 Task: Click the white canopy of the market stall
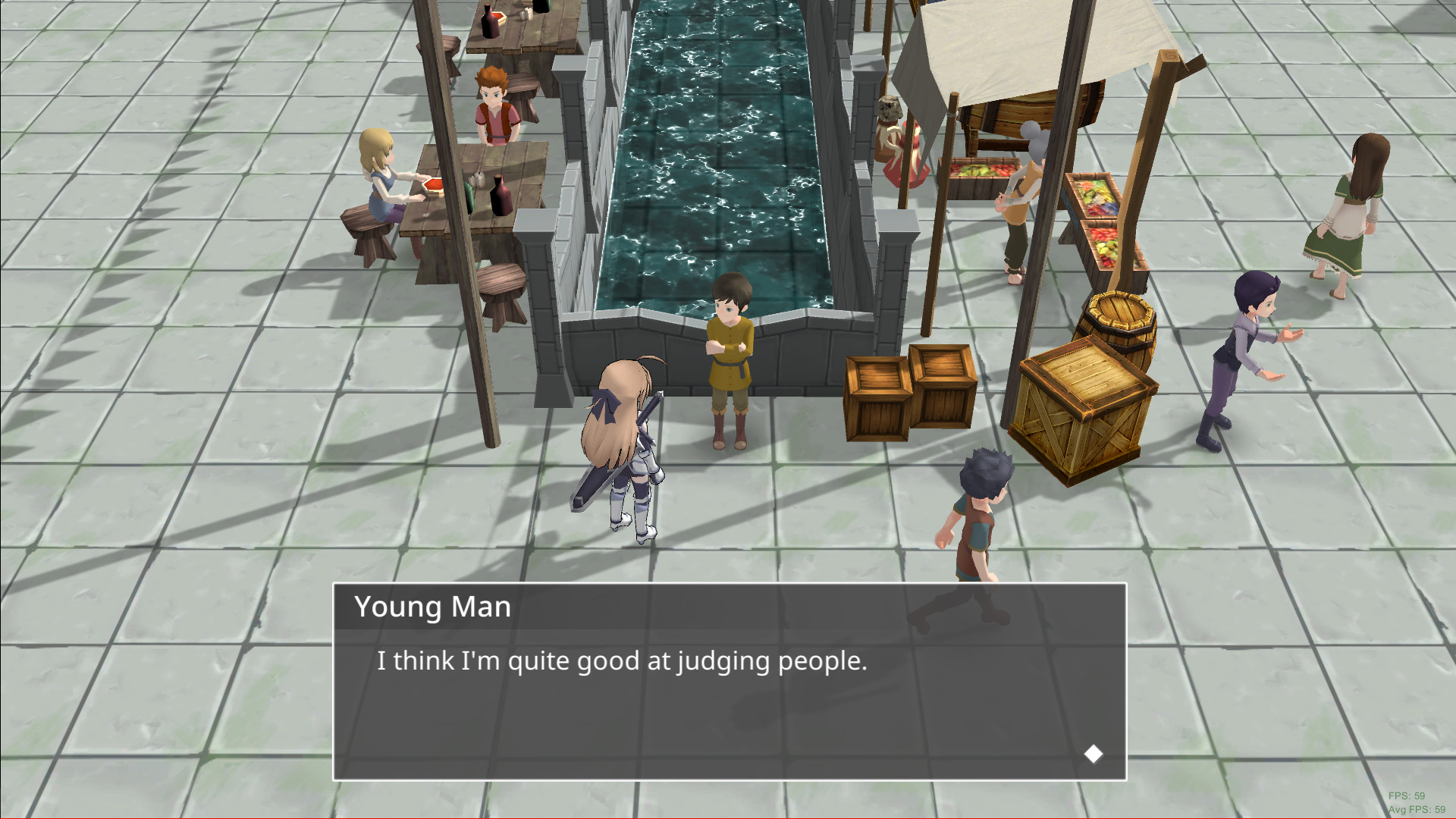1009,45
